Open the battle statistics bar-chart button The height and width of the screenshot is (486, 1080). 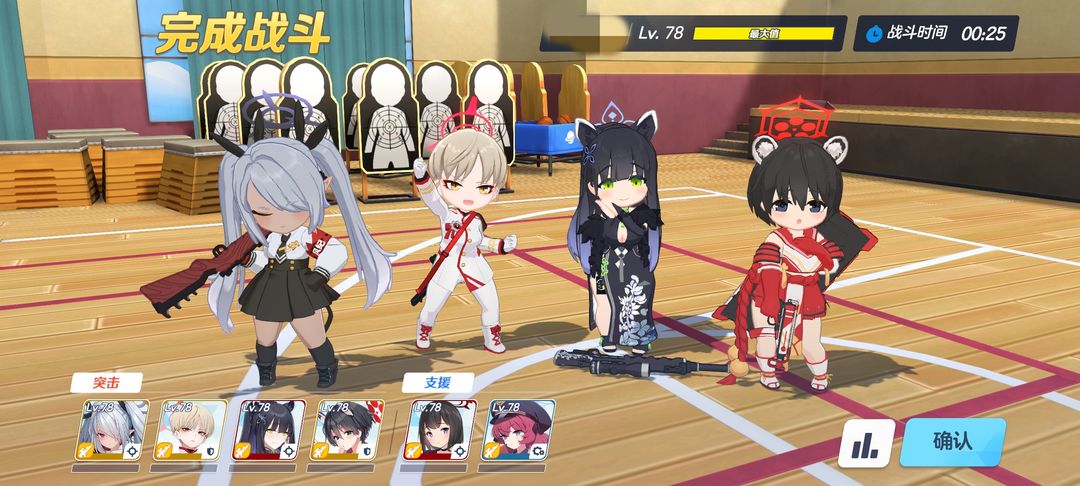[865, 444]
